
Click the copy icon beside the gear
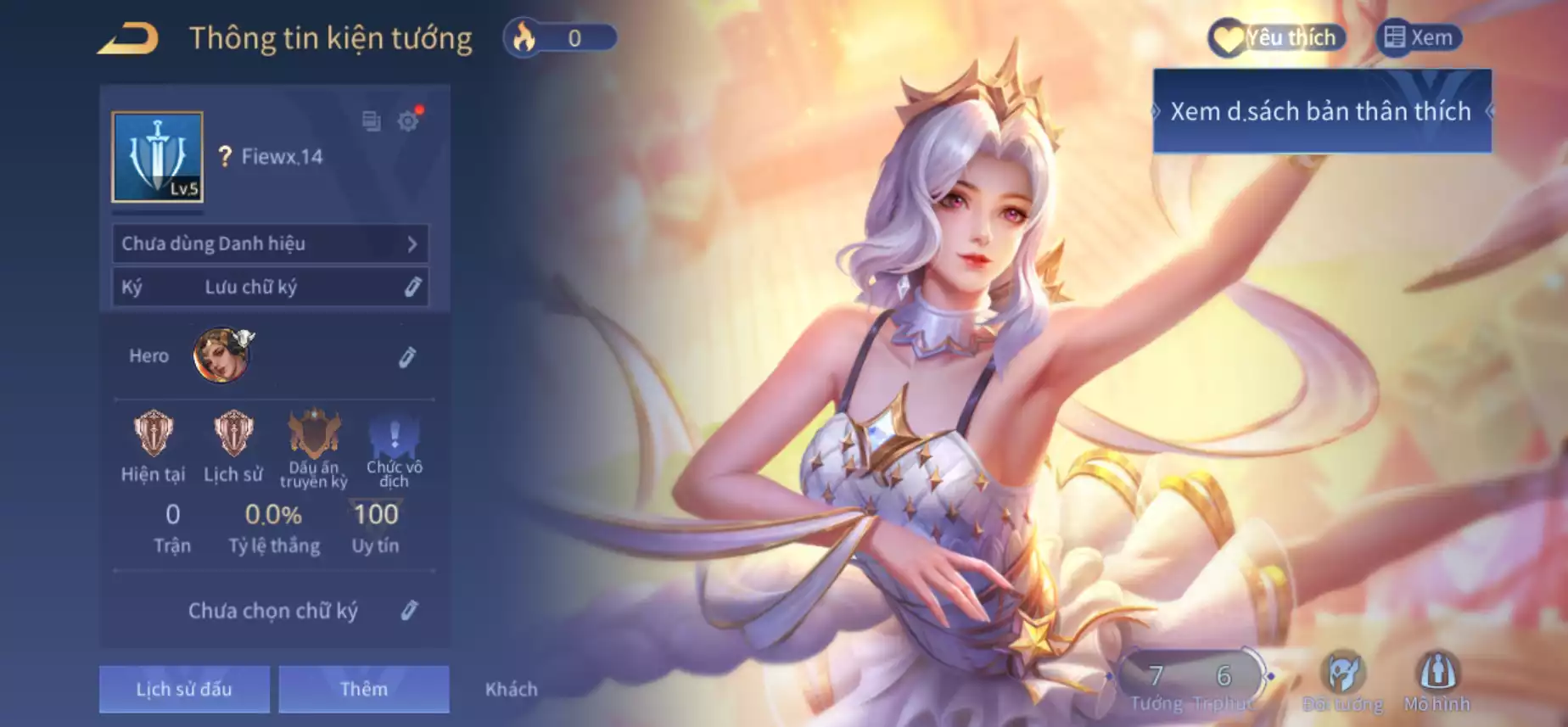[x=371, y=120]
